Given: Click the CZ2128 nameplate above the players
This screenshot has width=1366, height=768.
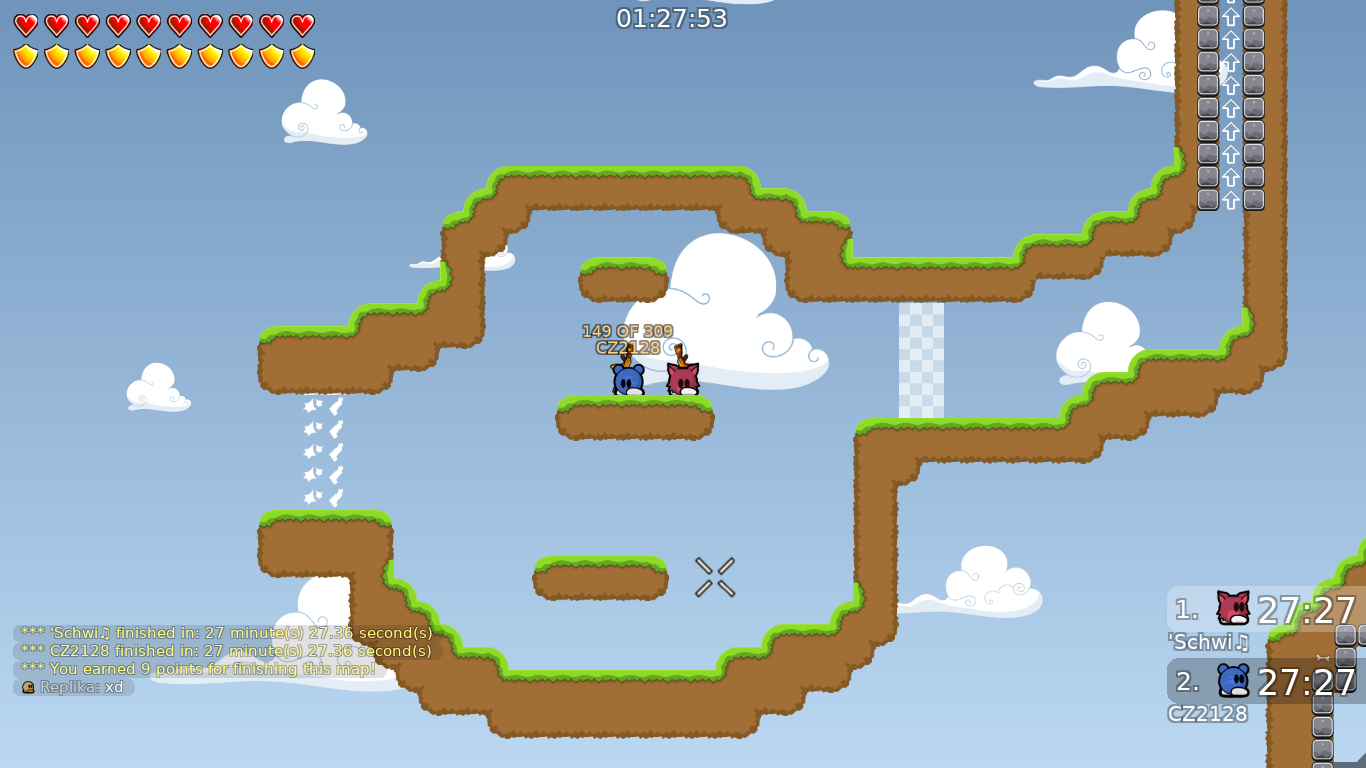Looking at the screenshot, I should [627, 349].
